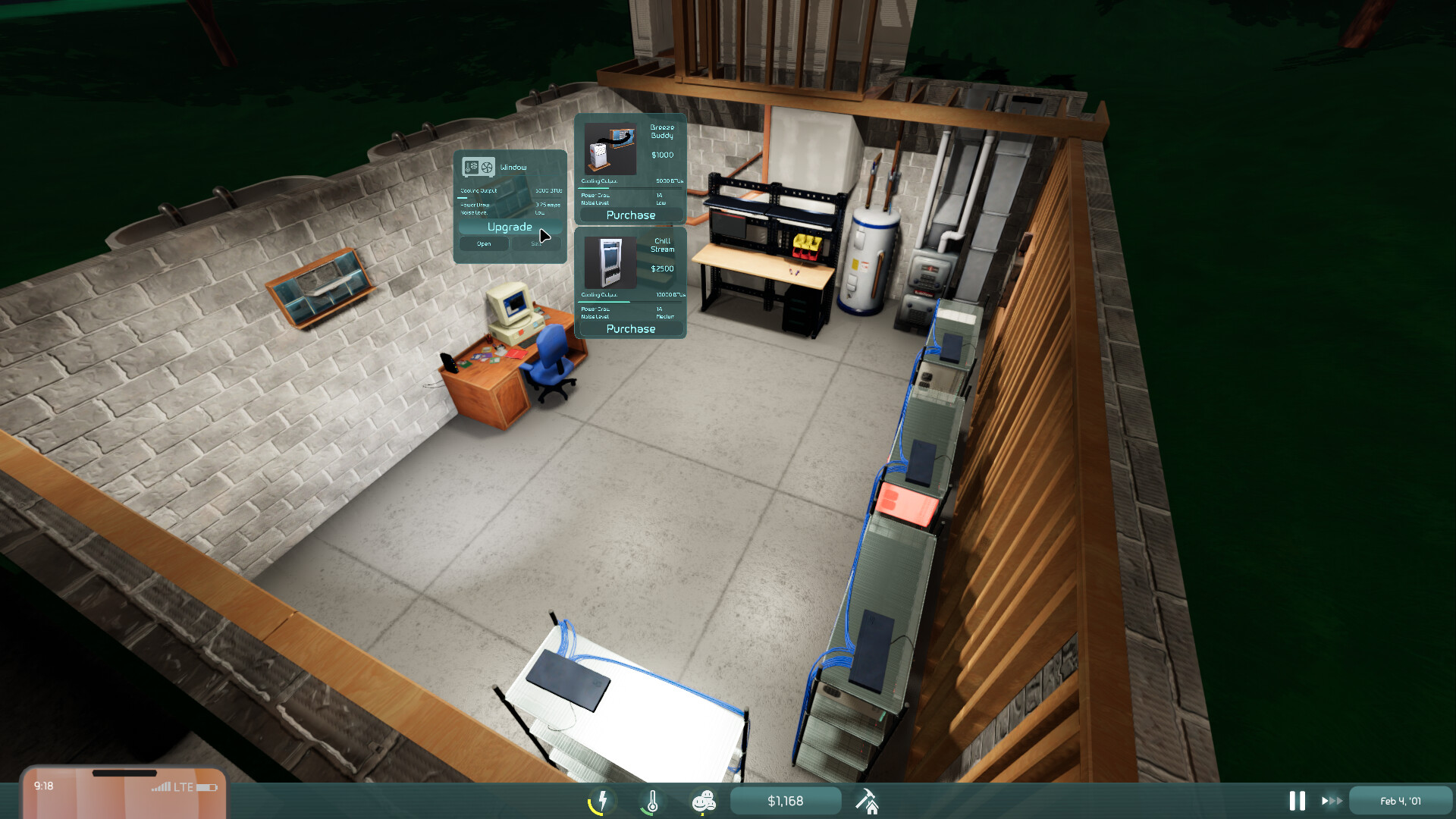Open the smiley-faces happiness indicator
1456x819 pixels.
704,800
